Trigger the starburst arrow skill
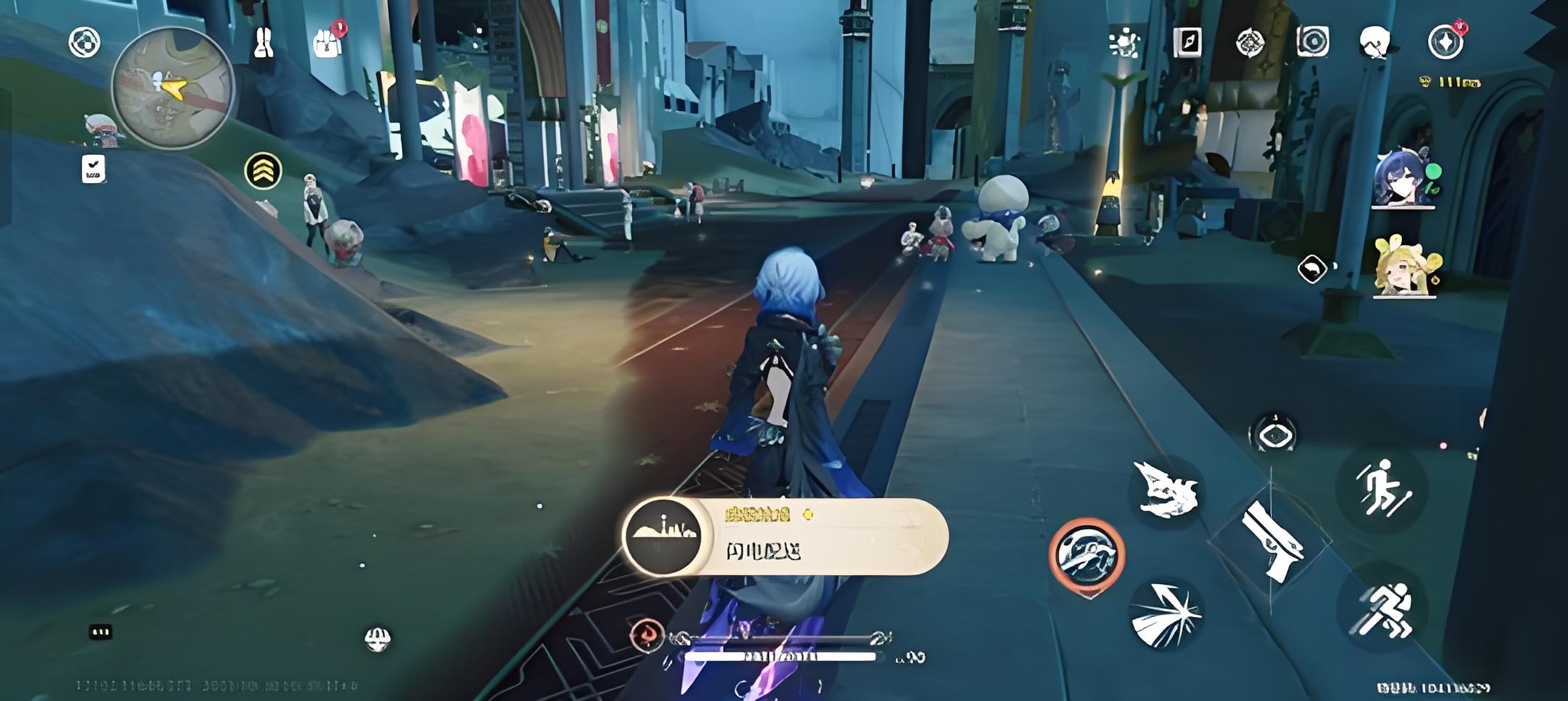Image resolution: width=1568 pixels, height=701 pixels. [1166, 616]
